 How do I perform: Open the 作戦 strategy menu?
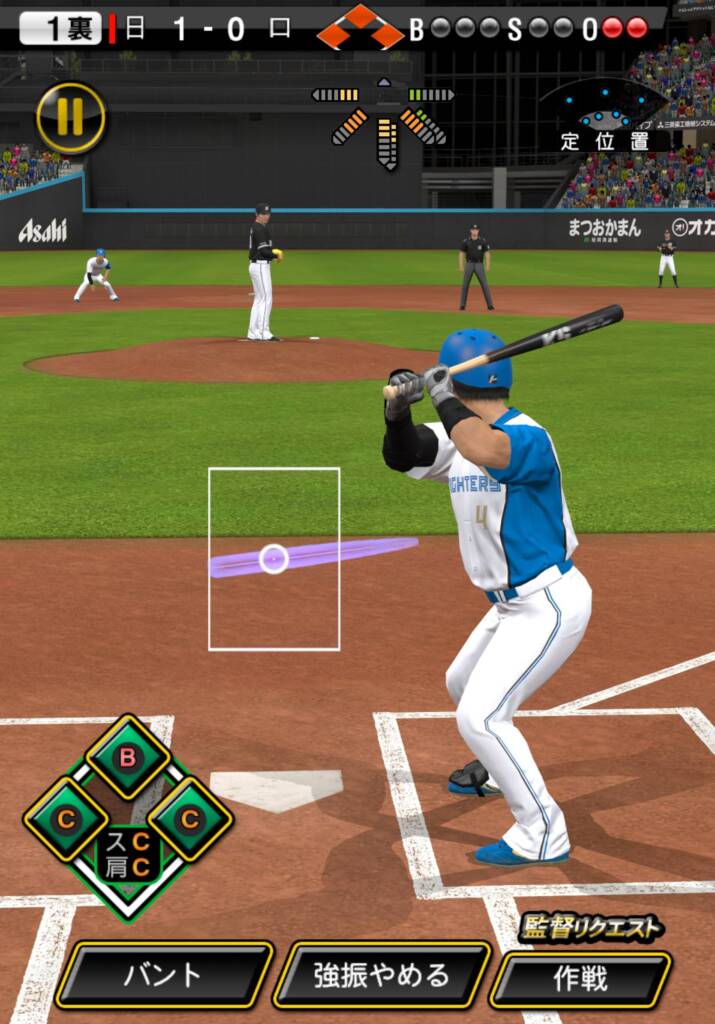click(x=580, y=977)
